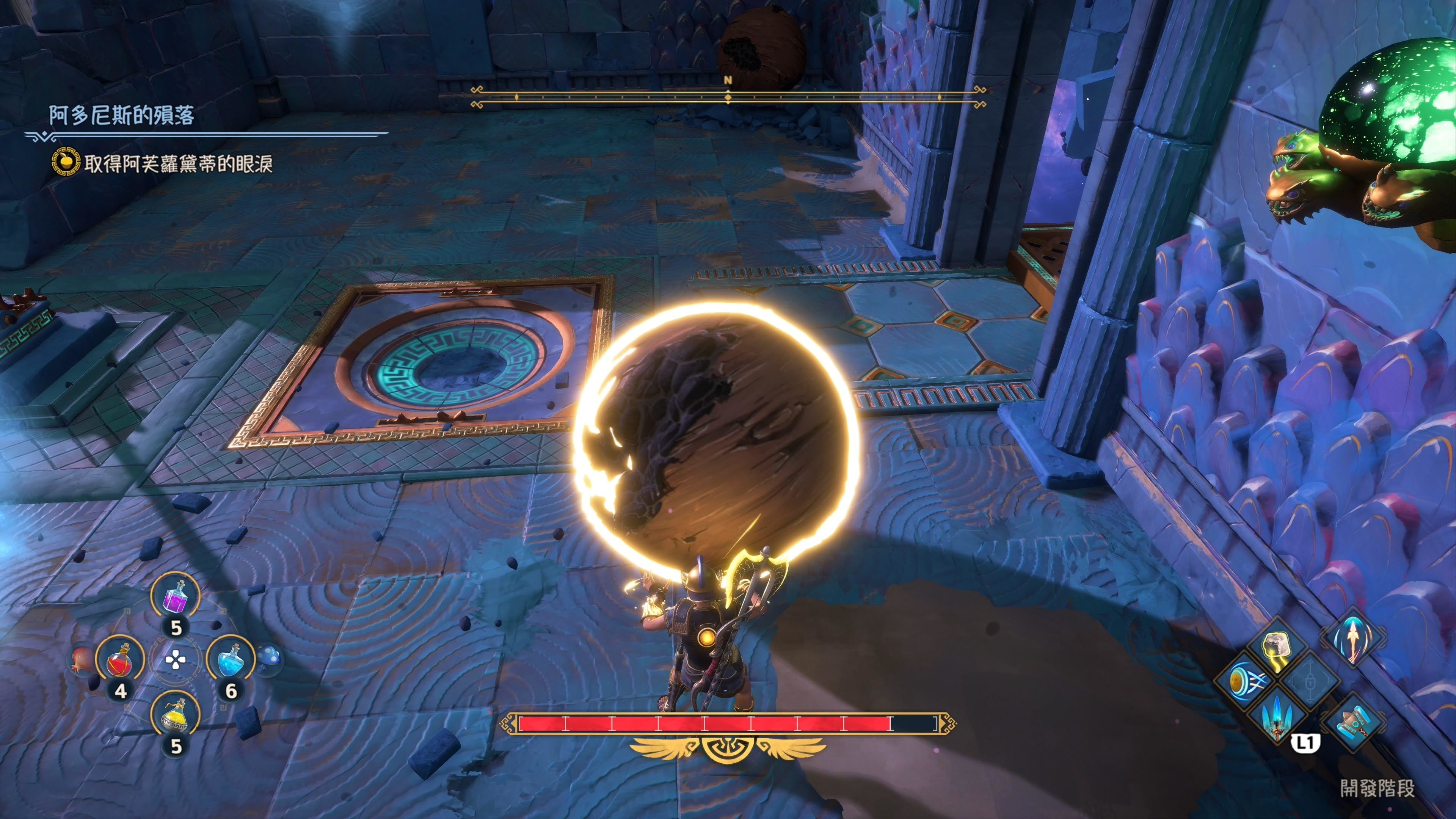Open the 阿多尼斯的殞落 quest title
Screen dimensions: 1456x819
121,115
